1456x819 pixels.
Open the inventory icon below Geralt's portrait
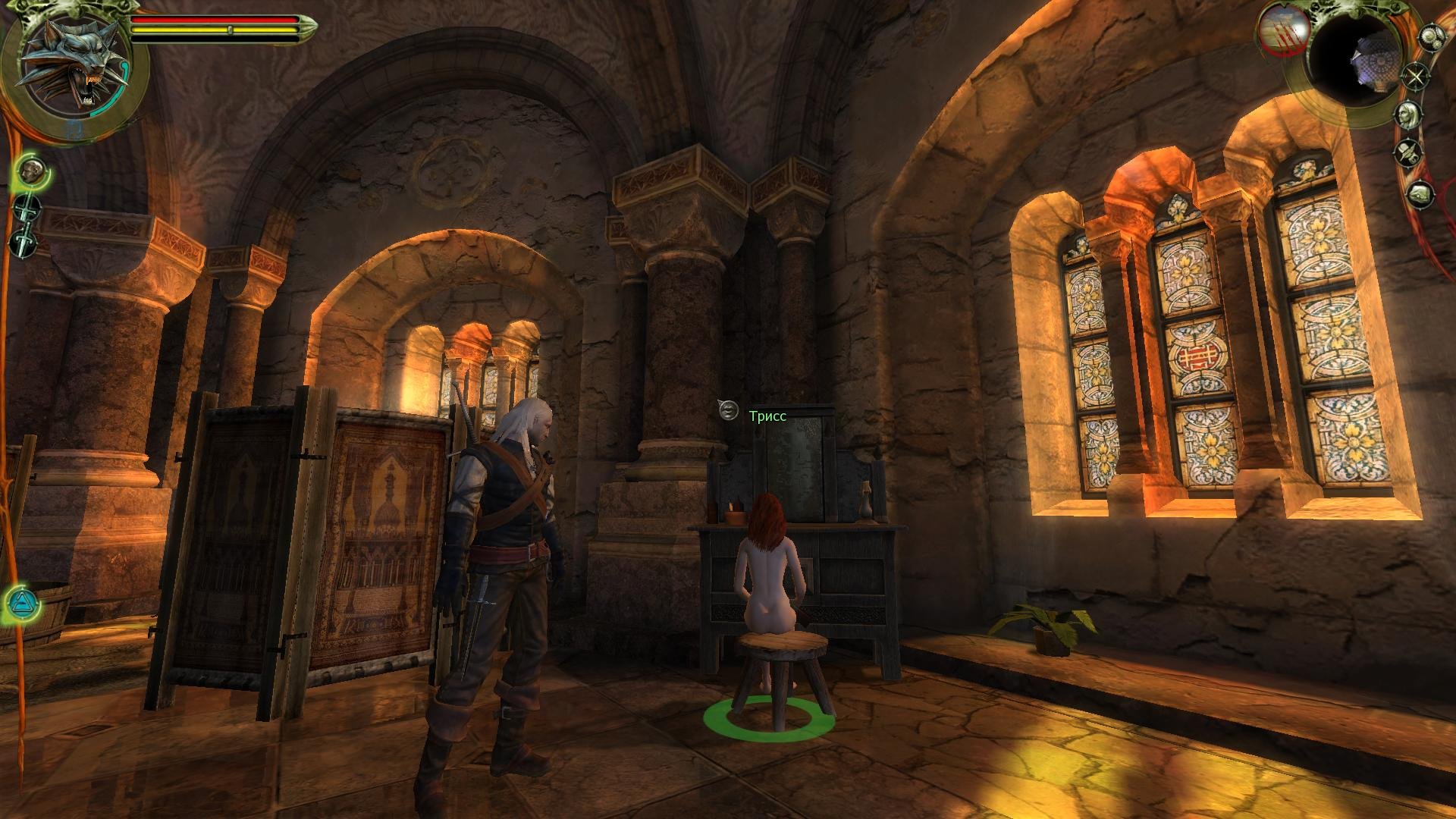tap(1409, 152)
